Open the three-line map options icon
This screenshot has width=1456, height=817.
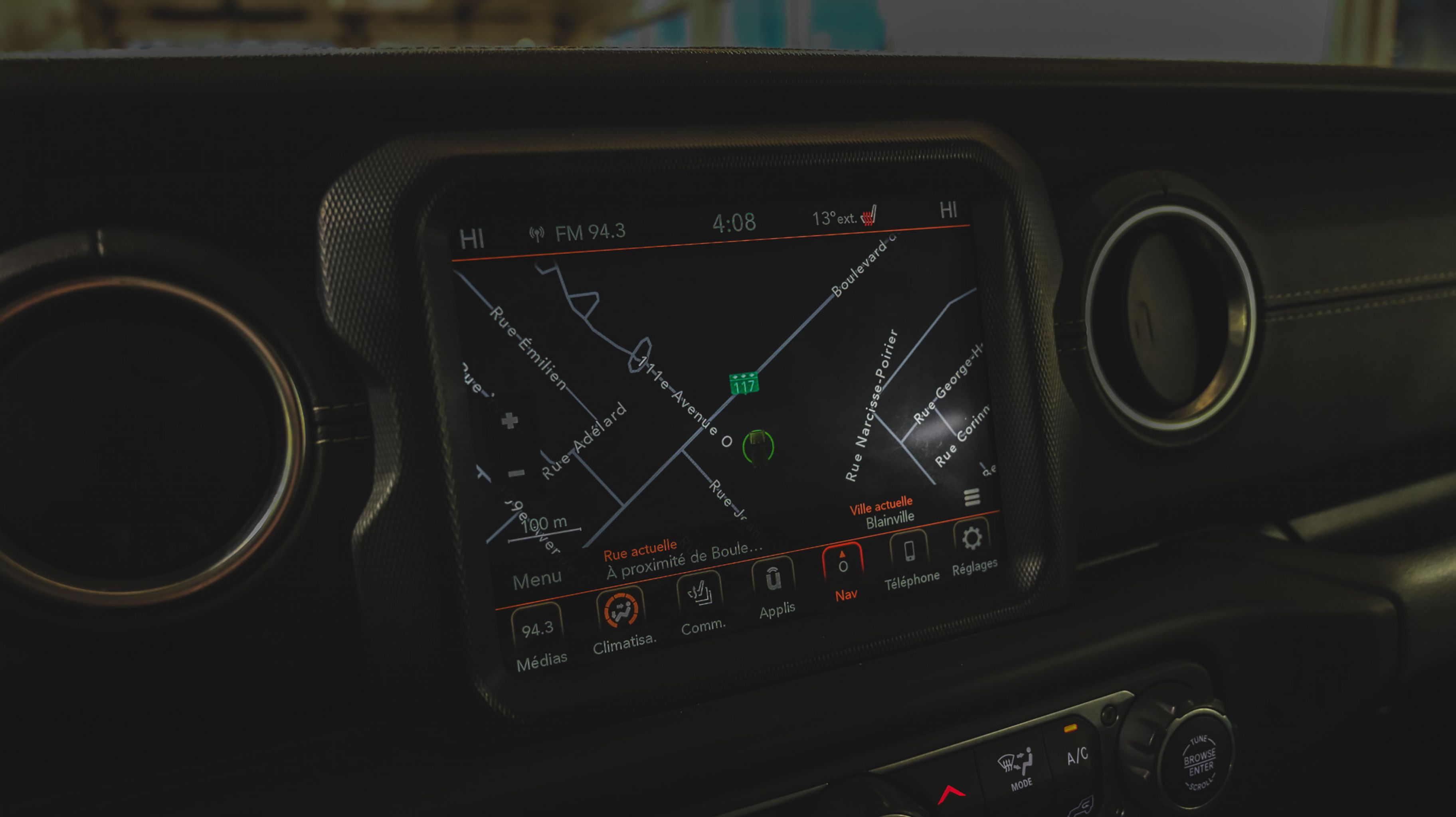tap(971, 497)
